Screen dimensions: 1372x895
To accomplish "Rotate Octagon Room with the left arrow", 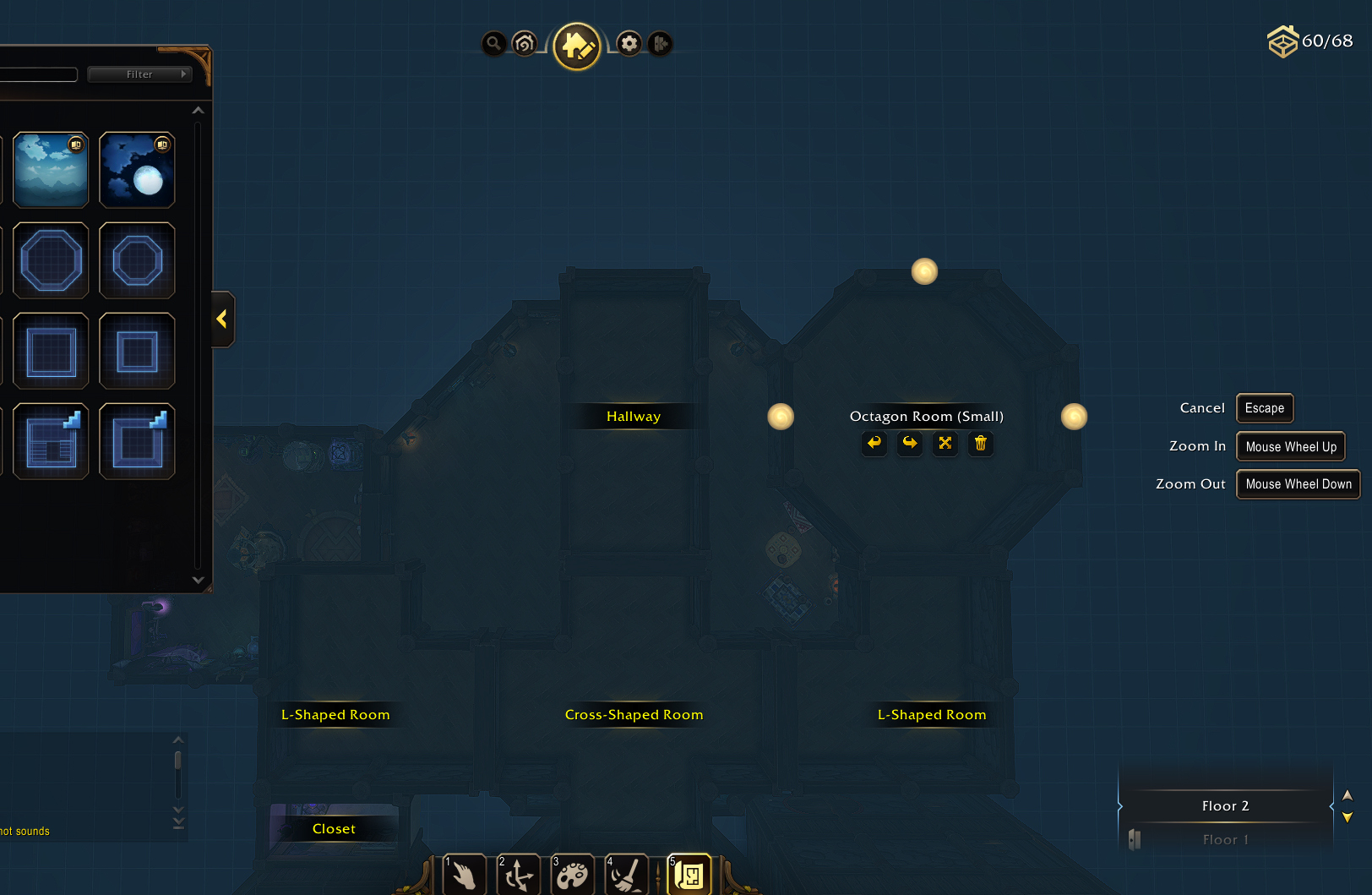I will click(x=874, y=443).
